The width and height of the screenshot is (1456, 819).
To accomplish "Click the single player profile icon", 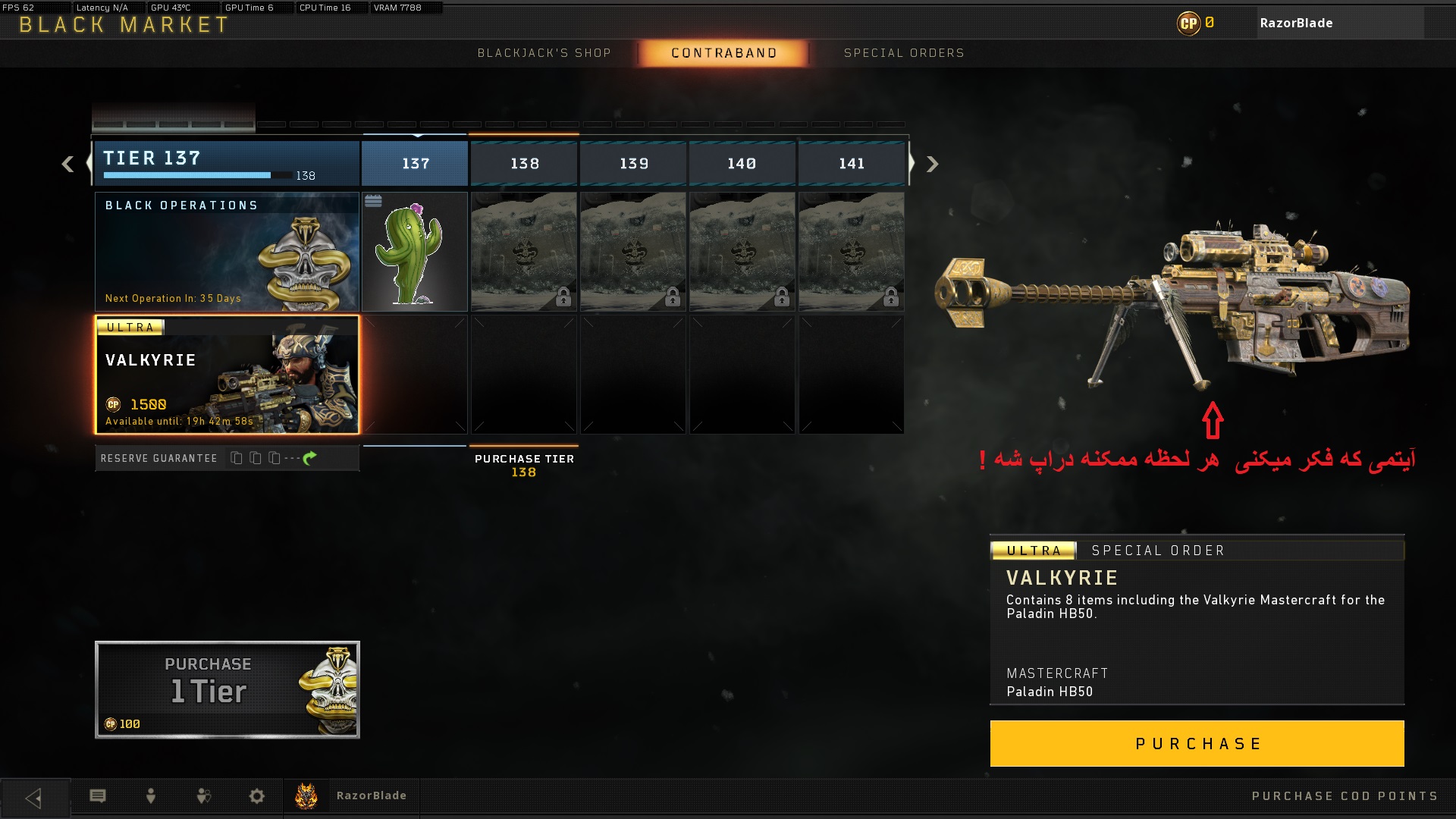I will 150,796.
